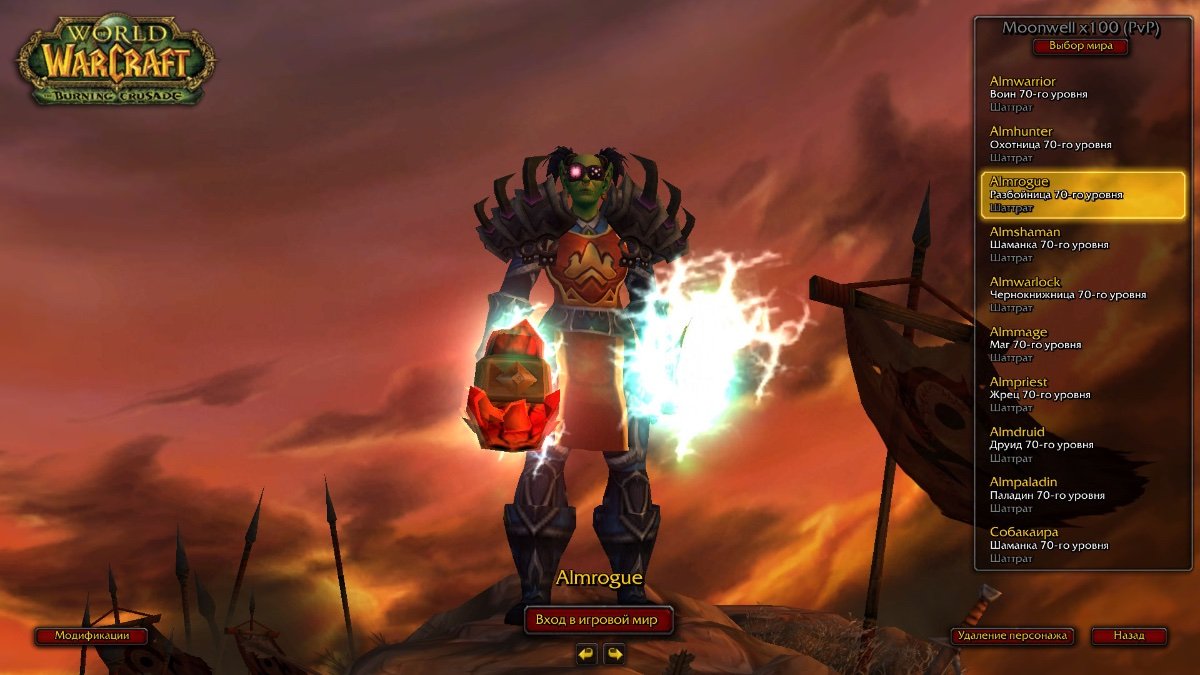The image size is (1200, 675).
Task: Choose the Almmage character
Action: coord(1070,345)
